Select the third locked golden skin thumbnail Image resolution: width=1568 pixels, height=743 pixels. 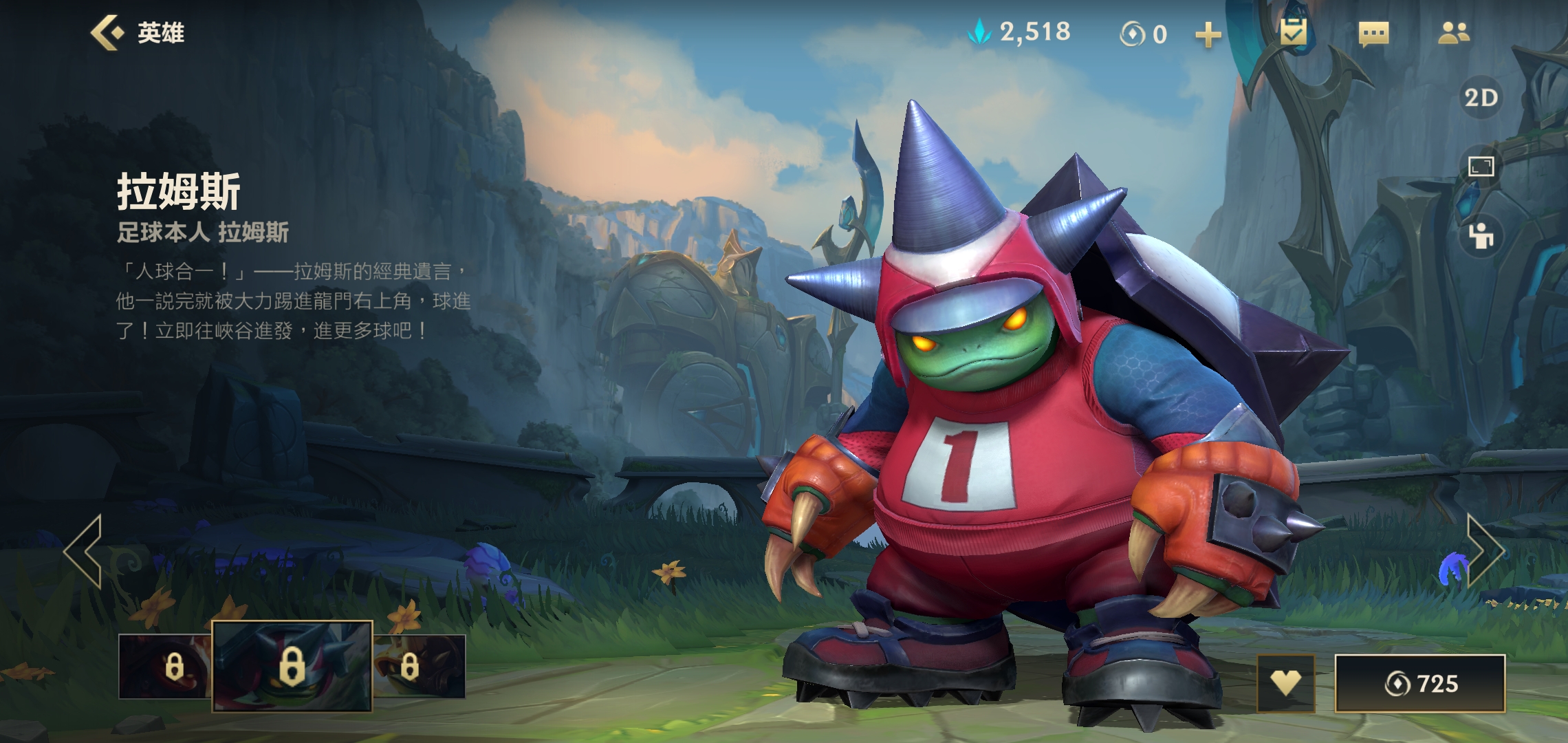point(420,666)
